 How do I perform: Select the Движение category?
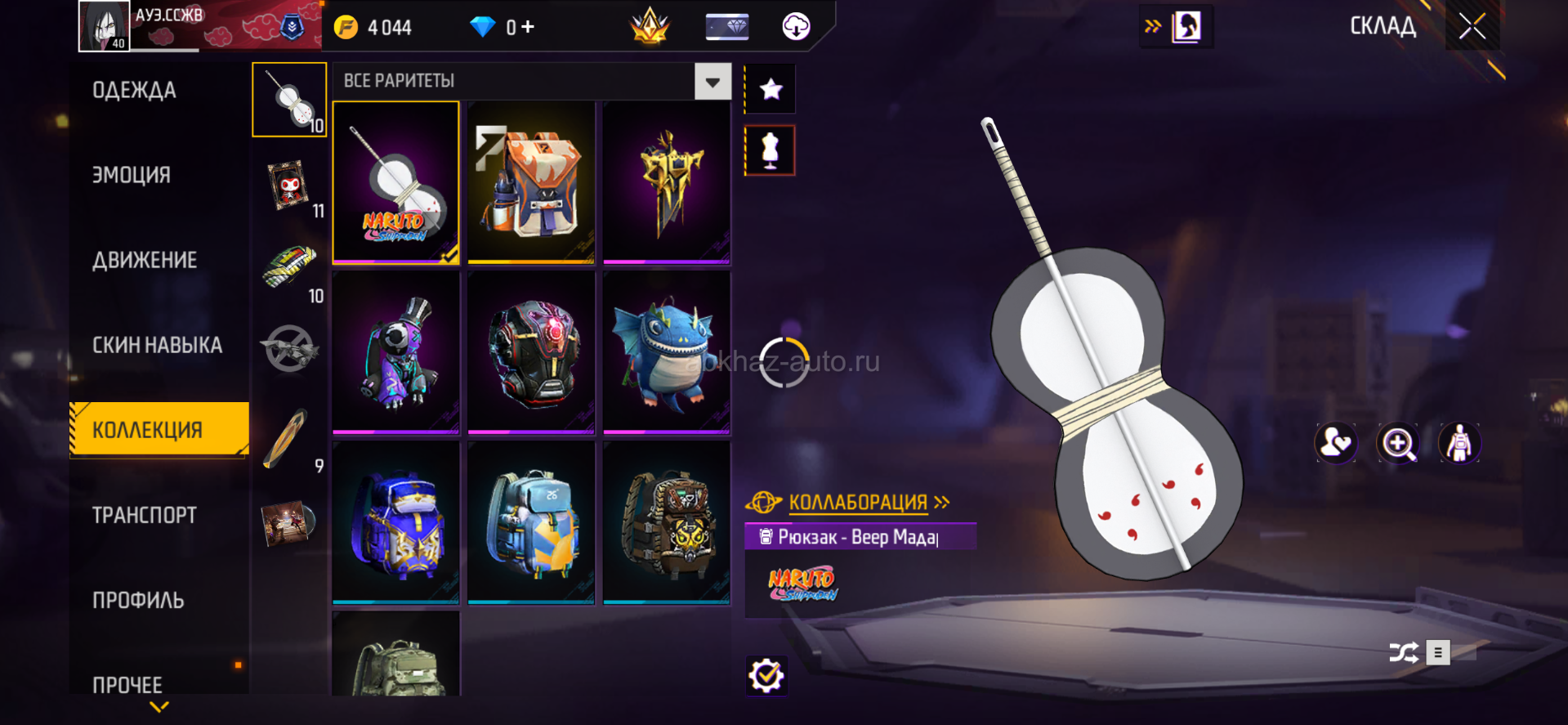coord(145,260)
